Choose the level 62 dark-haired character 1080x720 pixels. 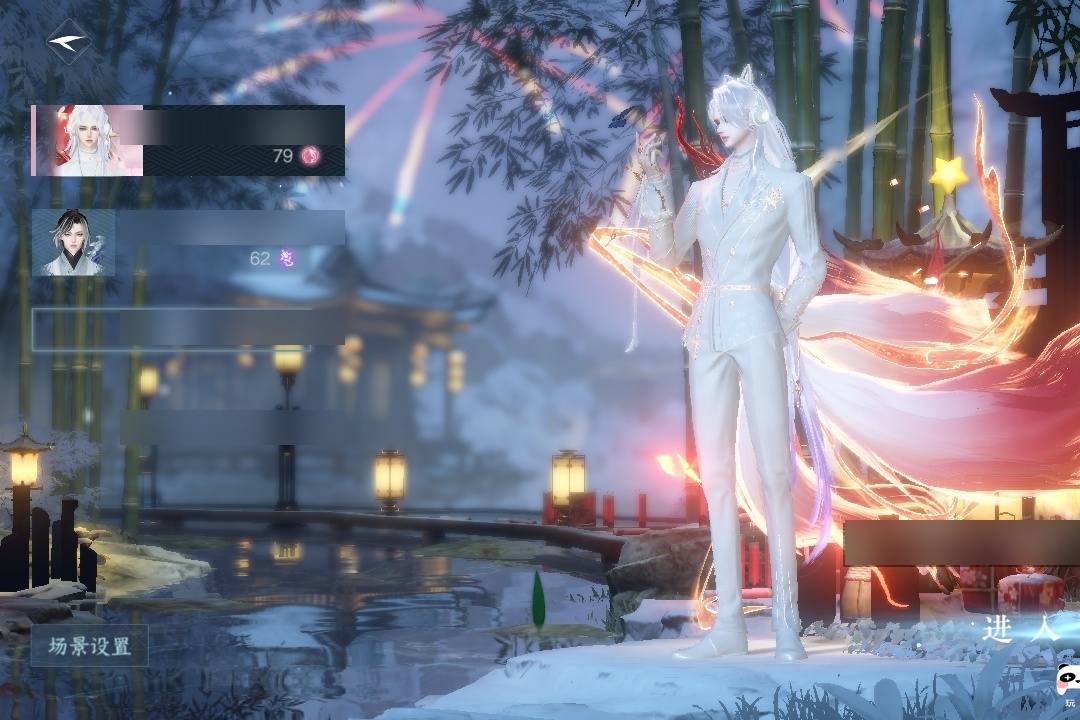(x=188, y=242)
